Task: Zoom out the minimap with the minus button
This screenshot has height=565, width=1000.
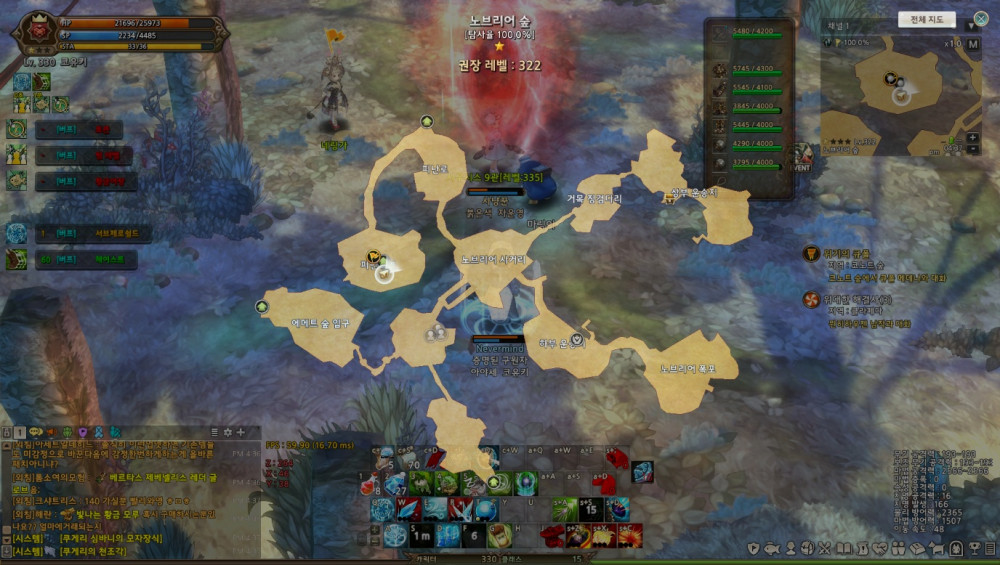Action: (x=973, y=149)
